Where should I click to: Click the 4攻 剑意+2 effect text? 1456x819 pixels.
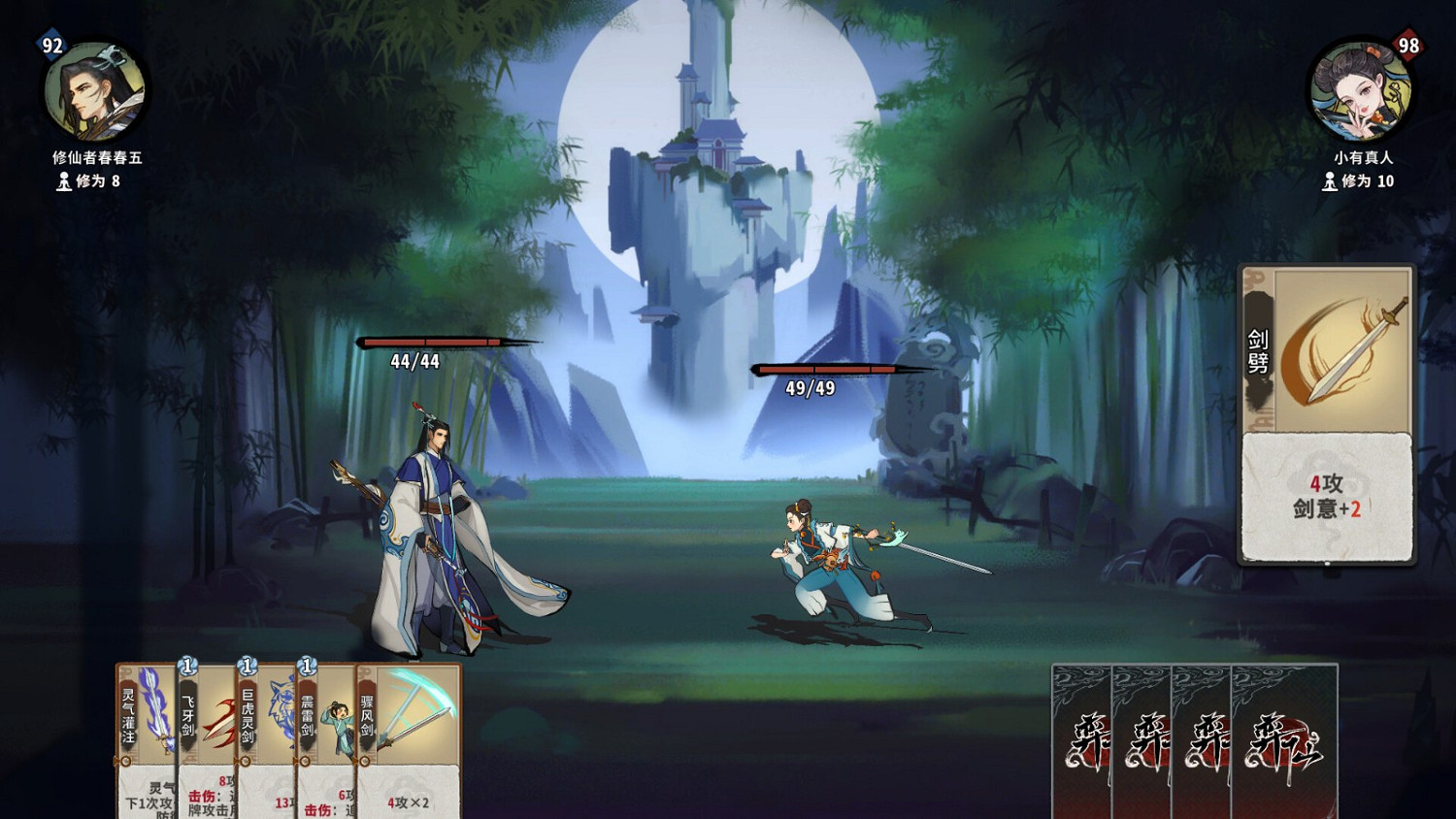pyautogui.click(x=1327, y=495)
